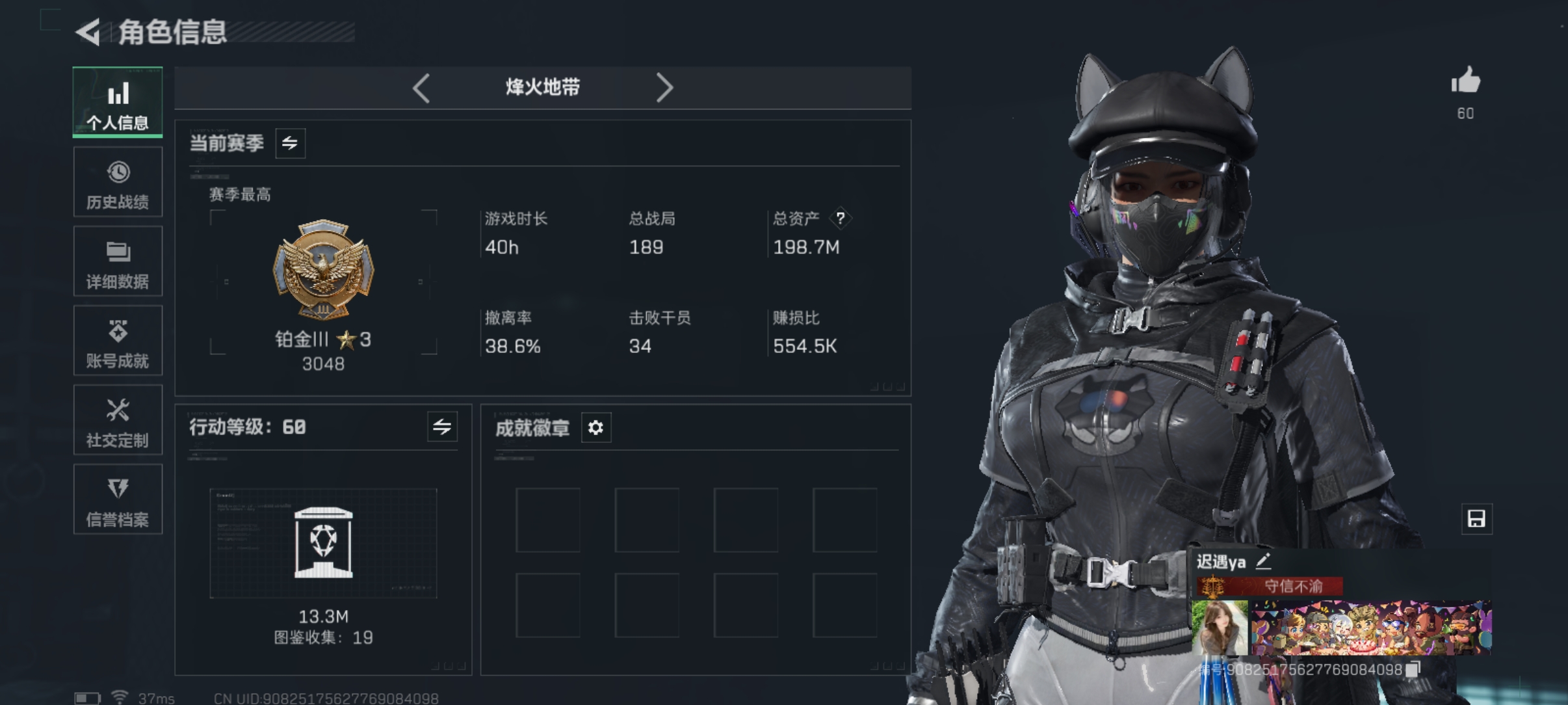The image size is (1568, 705).
Task: Click the right arrow beside 烽火地带
Action: [x=664, y=88]
